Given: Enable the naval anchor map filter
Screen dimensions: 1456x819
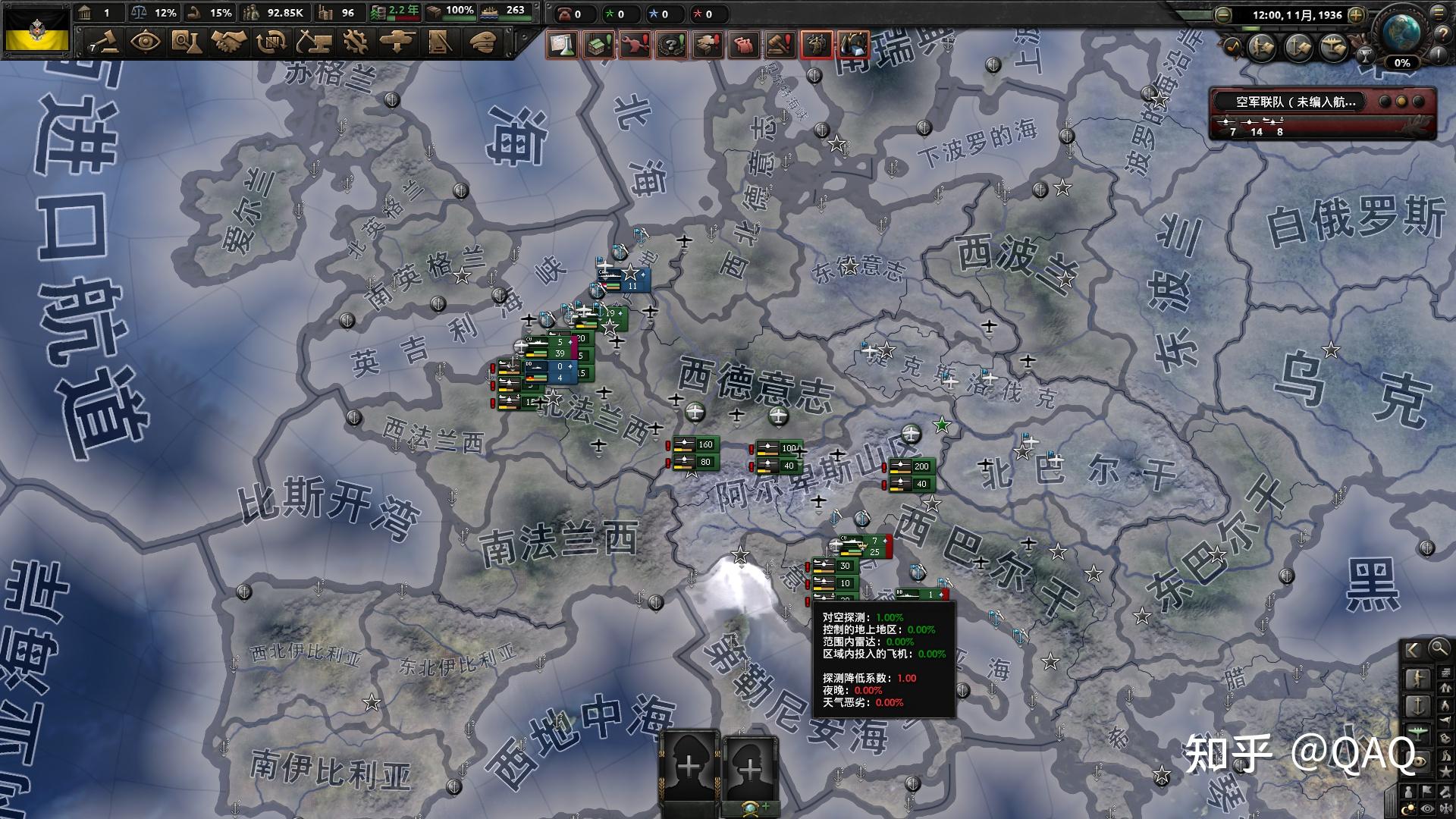Looking at the screenshot, I should [1417, 705].
